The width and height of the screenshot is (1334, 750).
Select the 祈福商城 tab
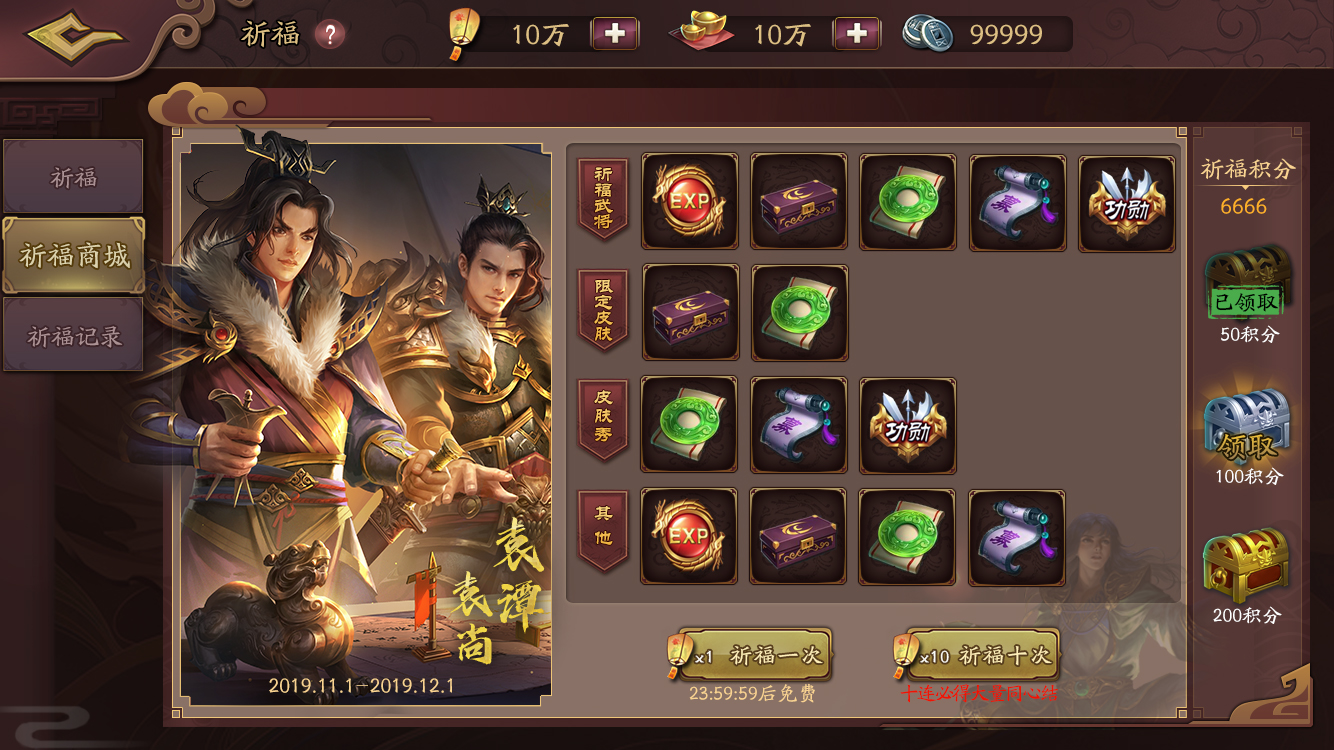point(74,256)
